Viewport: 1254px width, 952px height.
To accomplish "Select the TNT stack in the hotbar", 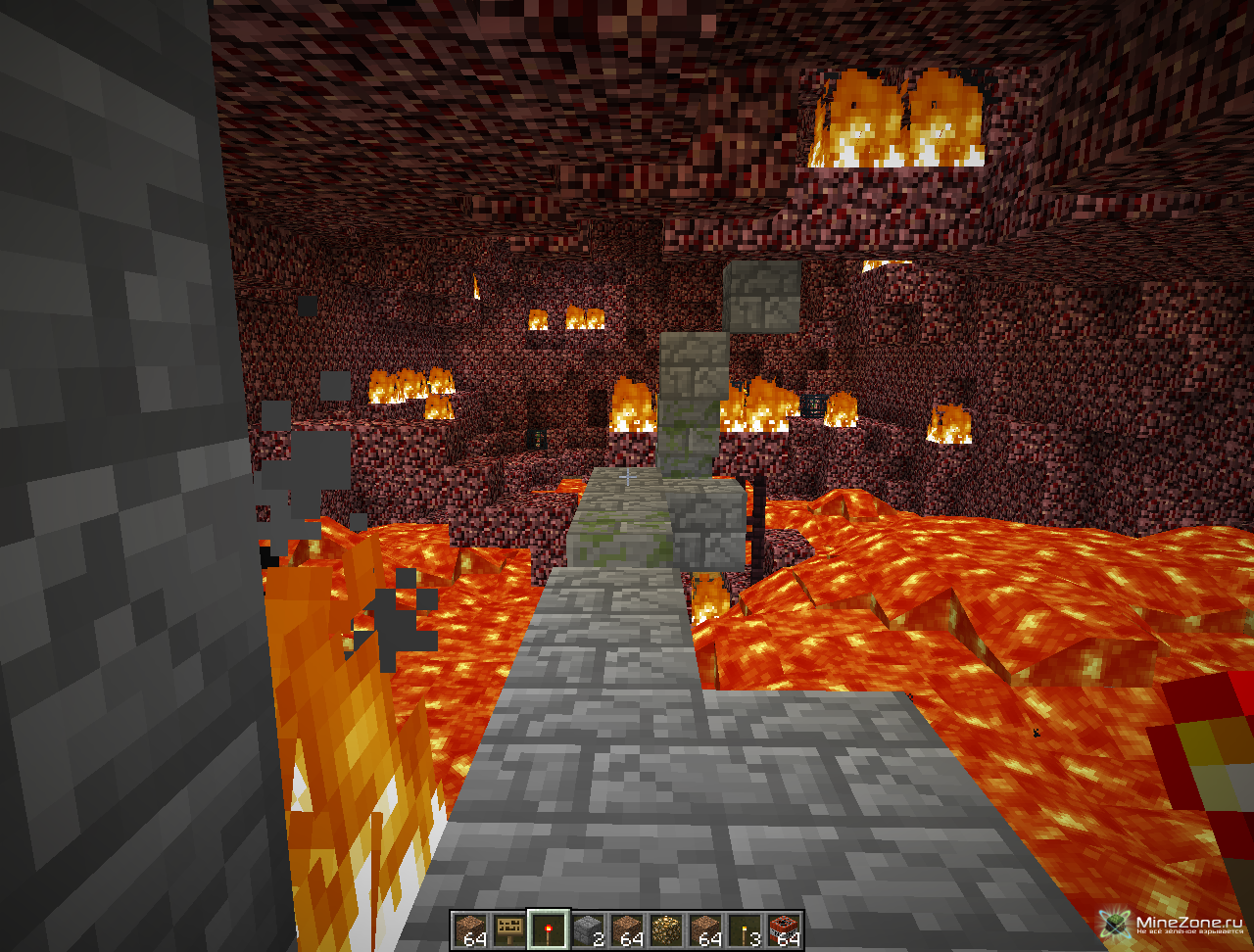I will coord(783,929).
